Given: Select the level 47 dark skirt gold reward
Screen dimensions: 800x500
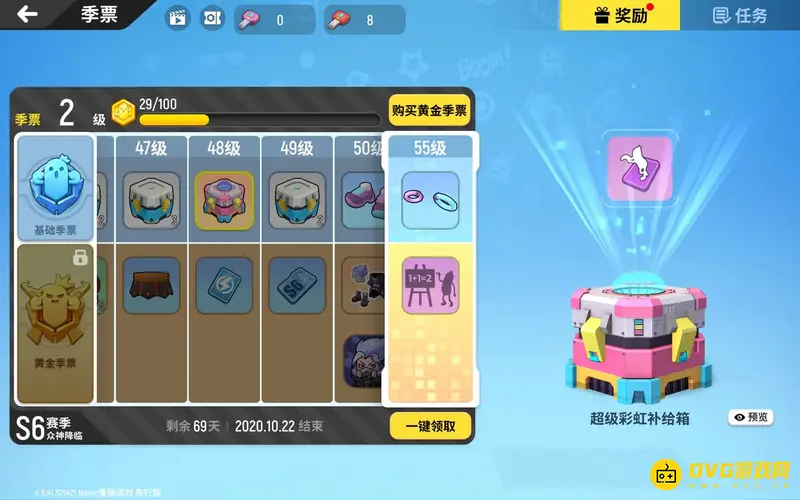Looking at the screenshot, I should [149, 284].
